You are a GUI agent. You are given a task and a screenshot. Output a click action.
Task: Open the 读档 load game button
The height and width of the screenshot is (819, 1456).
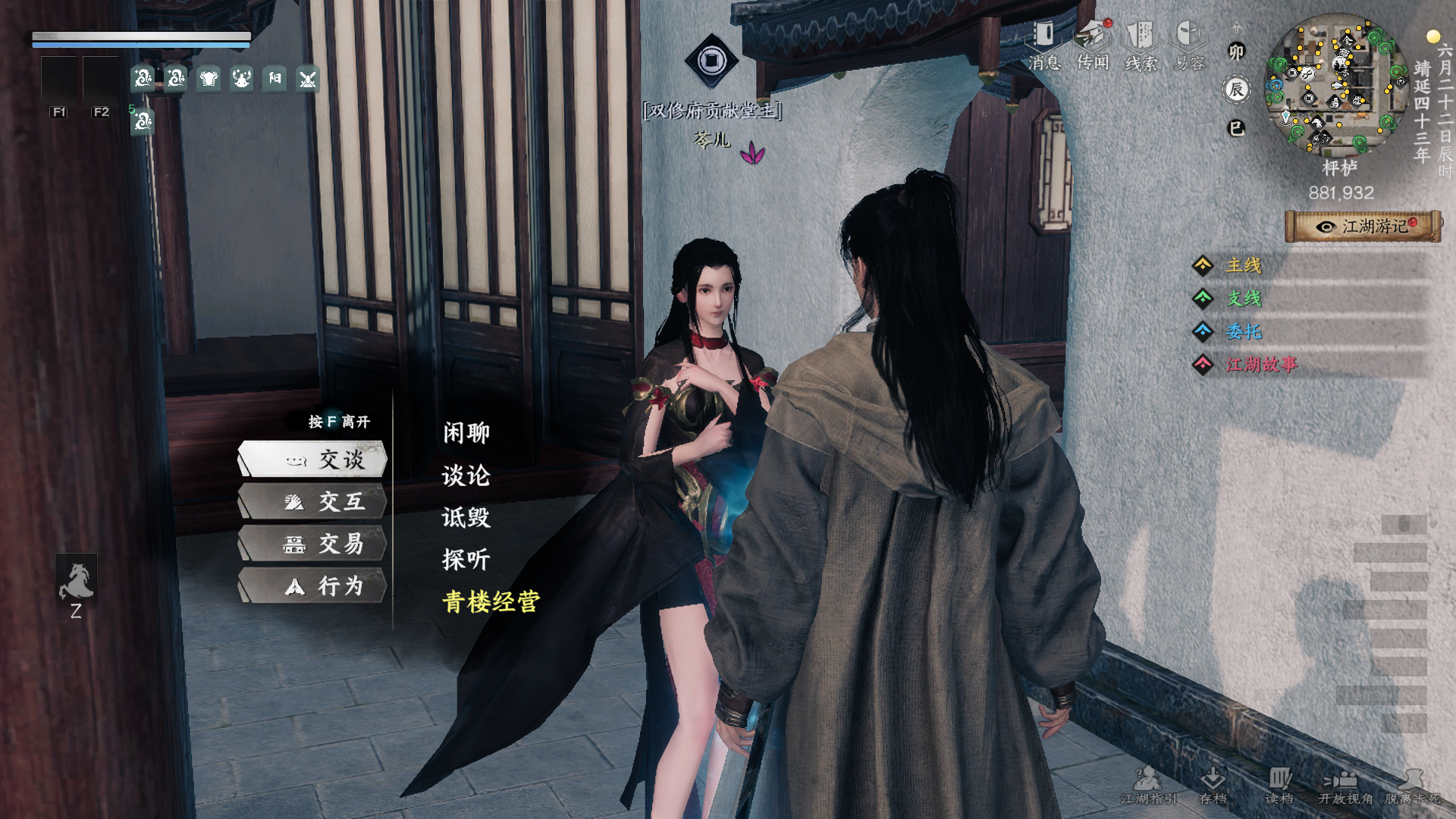pos(1279,785)
